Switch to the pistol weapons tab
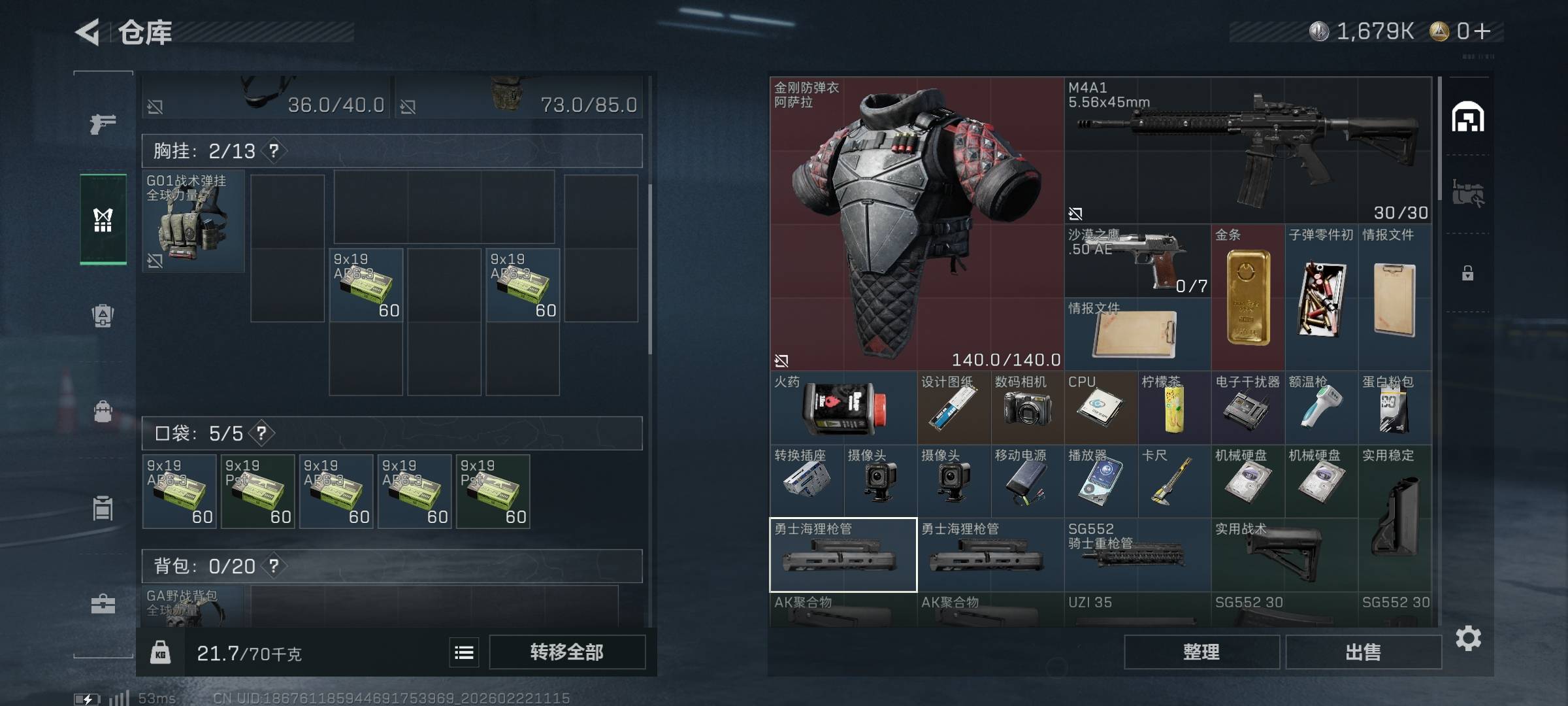 point(103,124)
